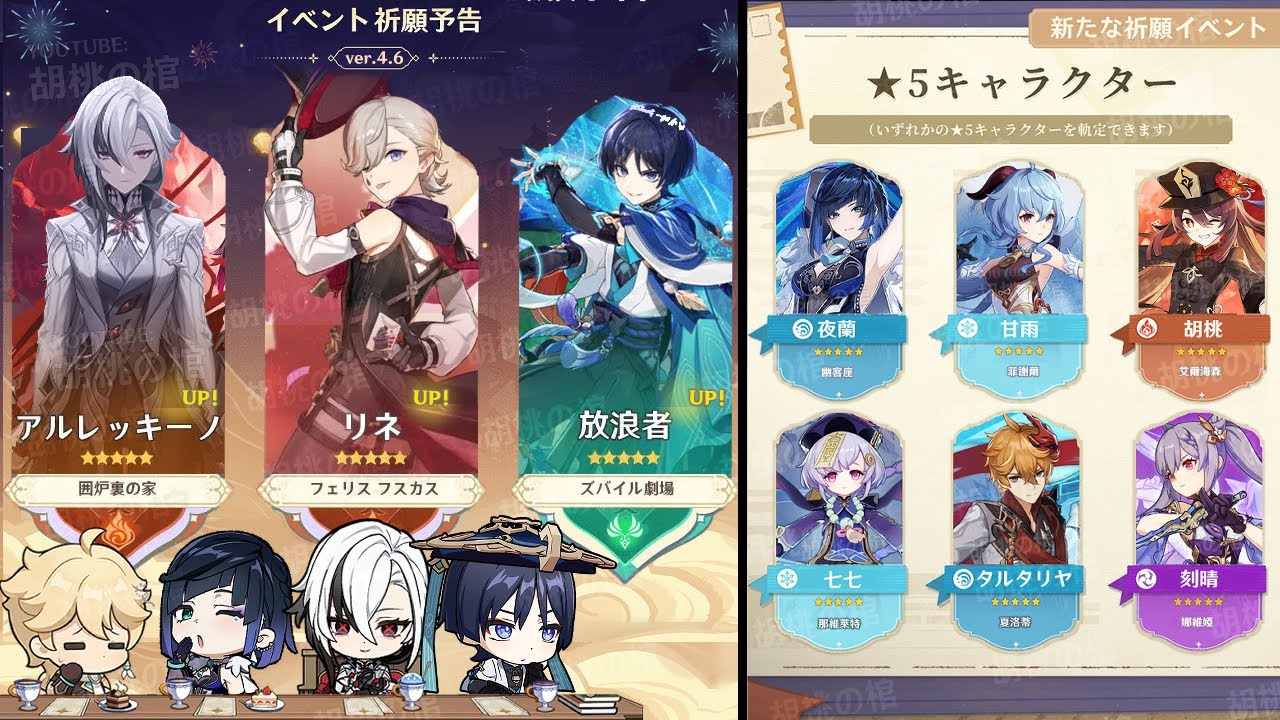Click the Cryo icon beside Ganyu's name

tap(966, 328)
